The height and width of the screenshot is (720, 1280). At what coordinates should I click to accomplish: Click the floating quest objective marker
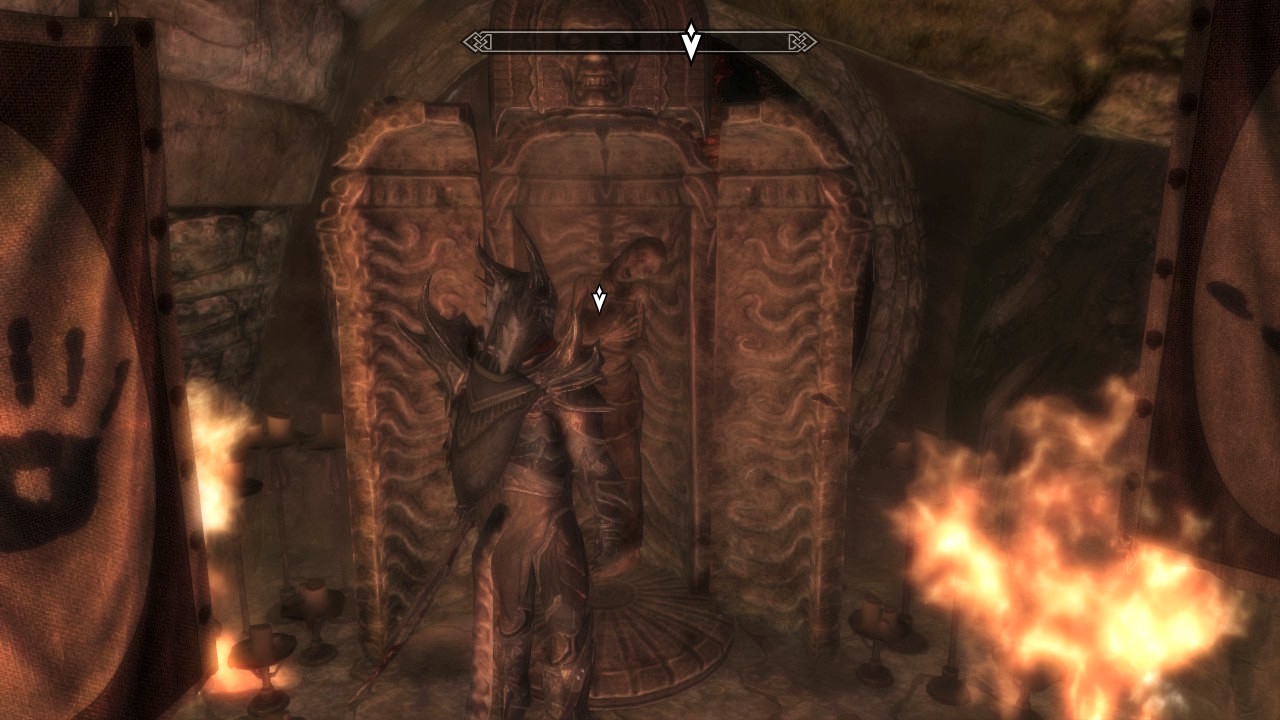pyautogui.click(x=599, y=298)
